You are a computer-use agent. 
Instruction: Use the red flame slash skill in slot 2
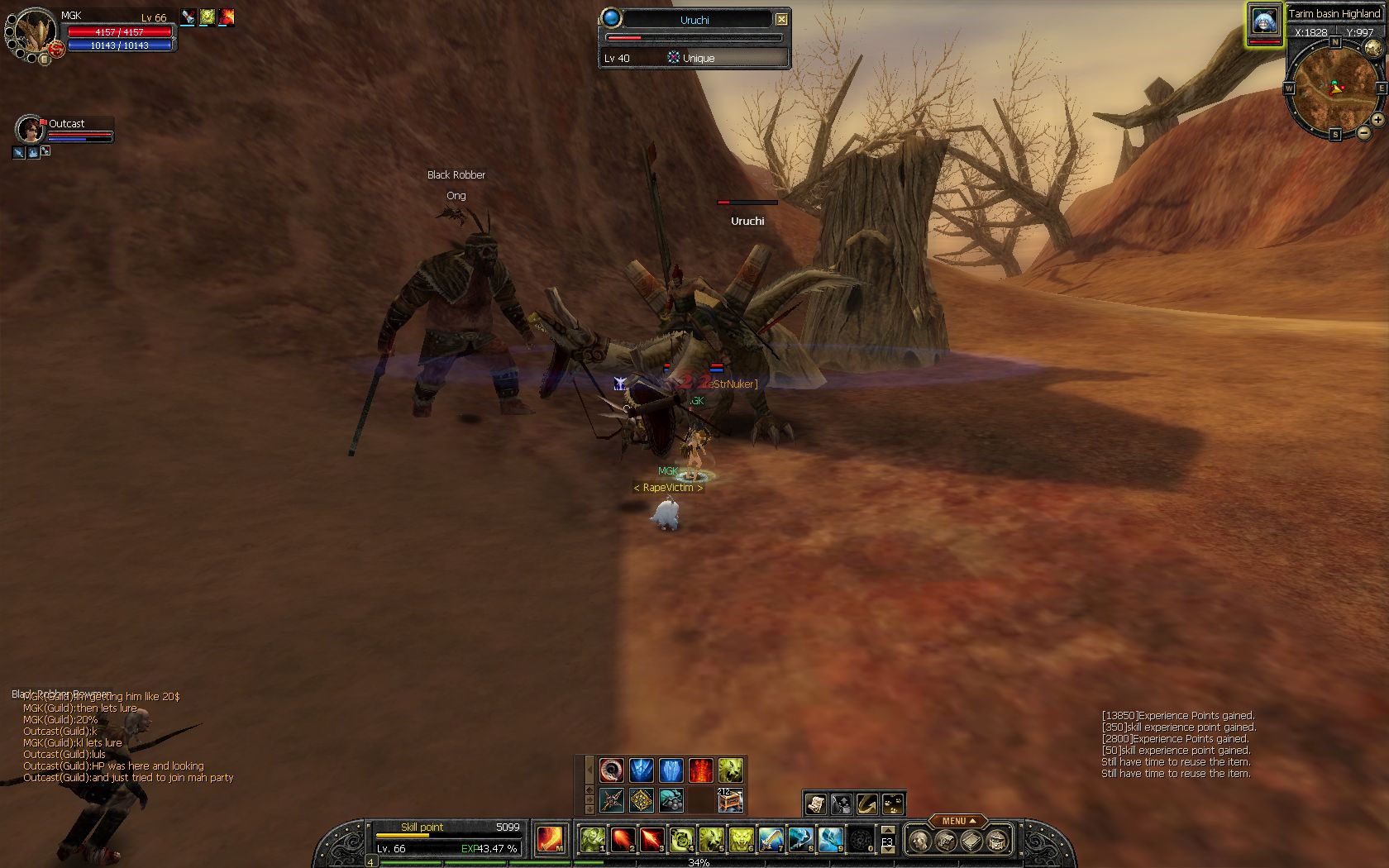tap(622, 839)
